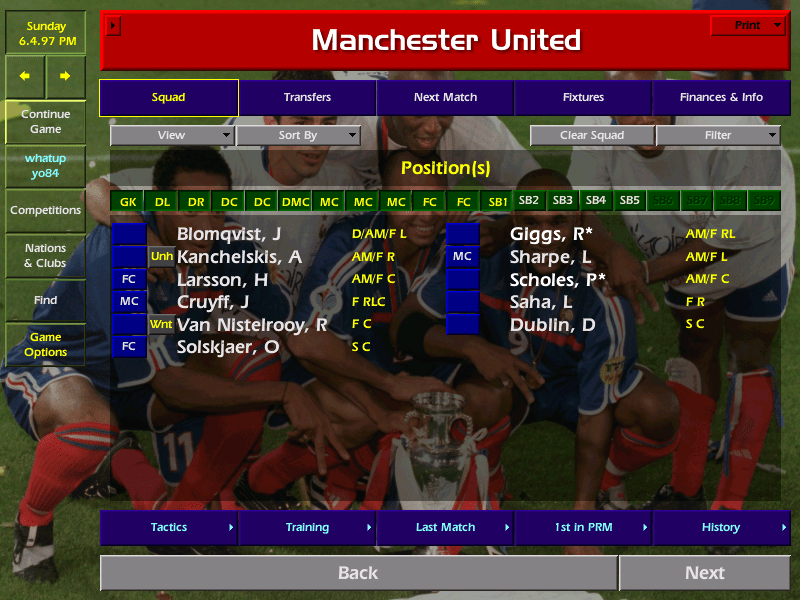Click the Back button

click(358, 573)
